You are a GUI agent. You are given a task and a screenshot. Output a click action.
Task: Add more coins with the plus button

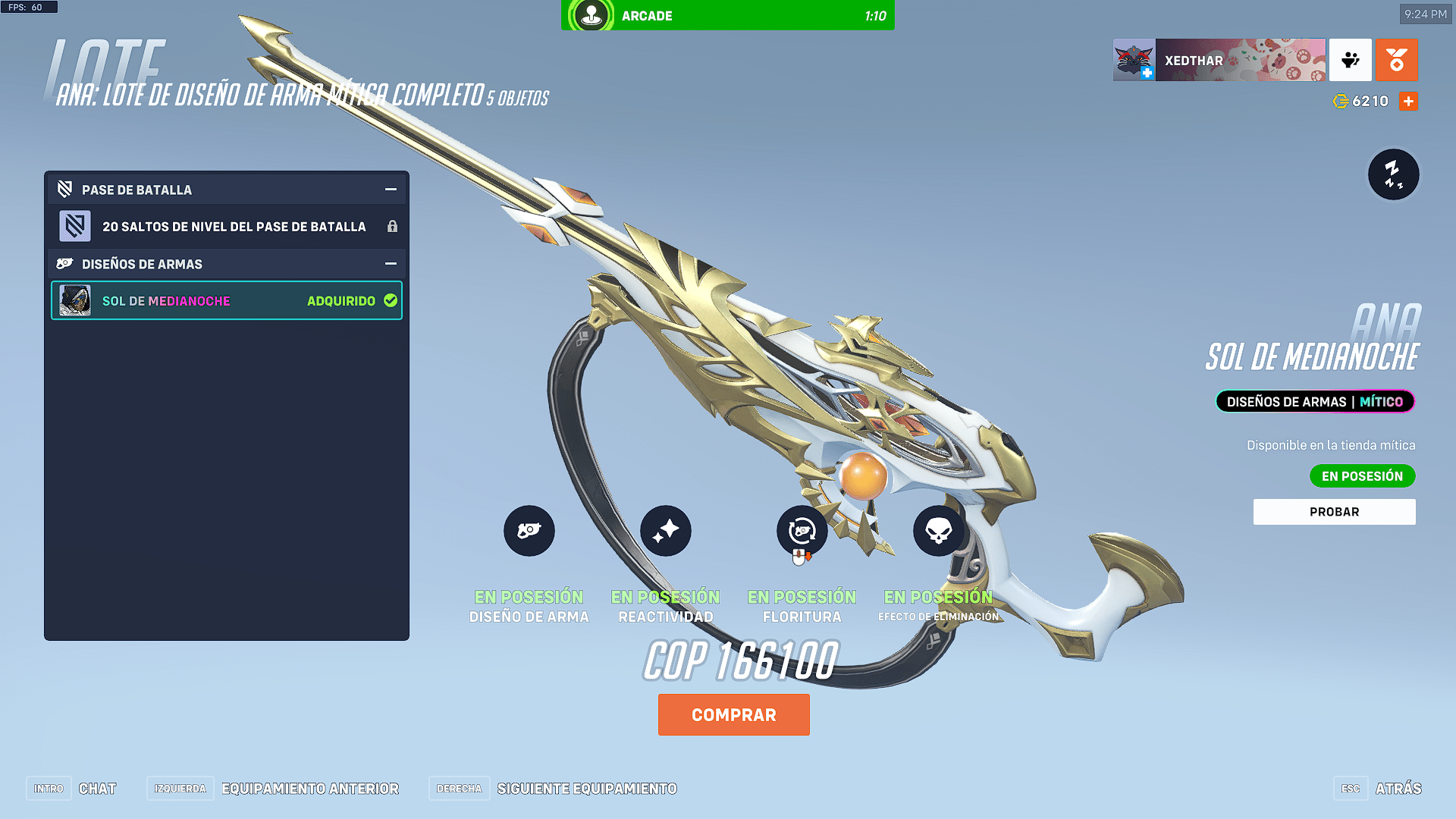(1408, 102)
